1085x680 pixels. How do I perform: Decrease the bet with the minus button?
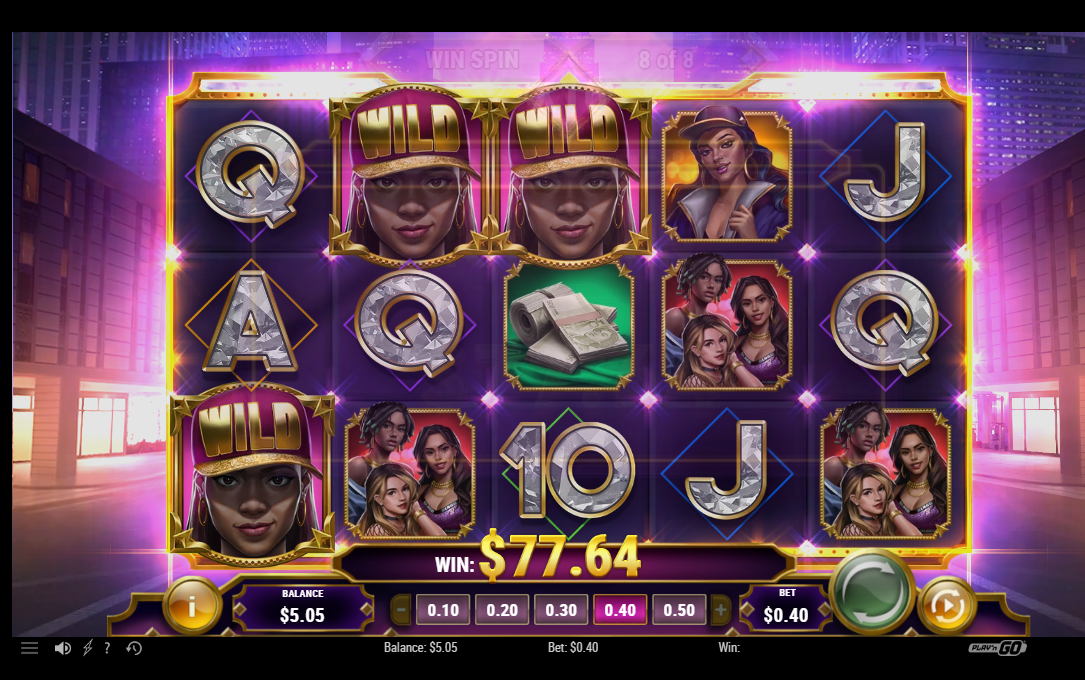[x=401, y=610]
